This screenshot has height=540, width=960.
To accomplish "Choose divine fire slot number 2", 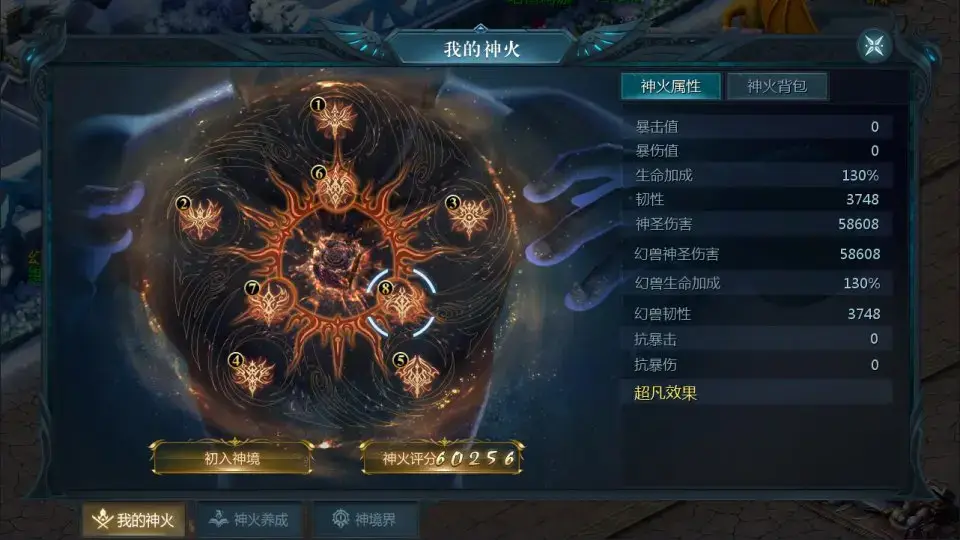I will click(201, 217).
